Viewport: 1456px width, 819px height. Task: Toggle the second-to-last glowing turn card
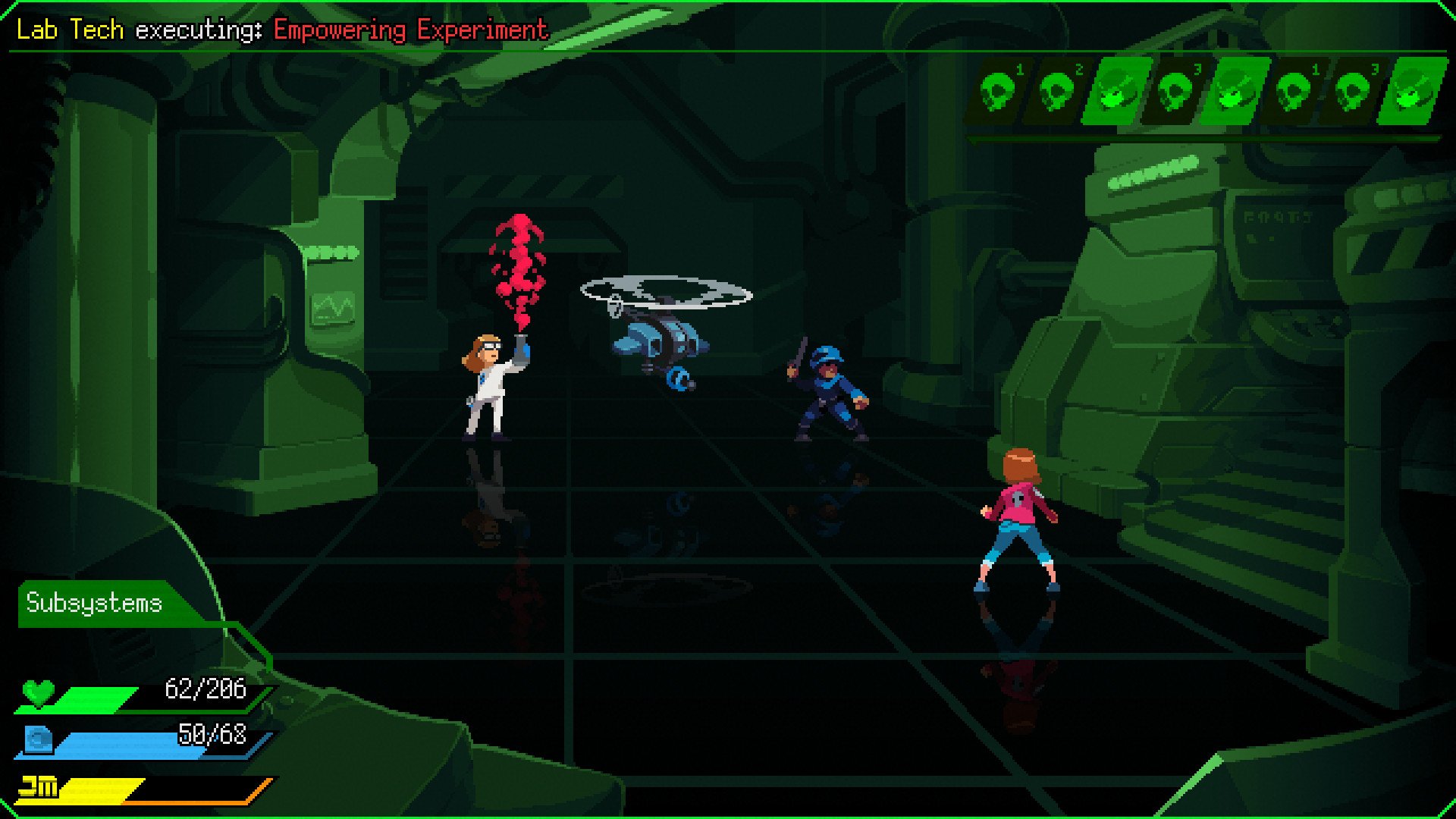pyautogui.click(x=1232, y=89)
